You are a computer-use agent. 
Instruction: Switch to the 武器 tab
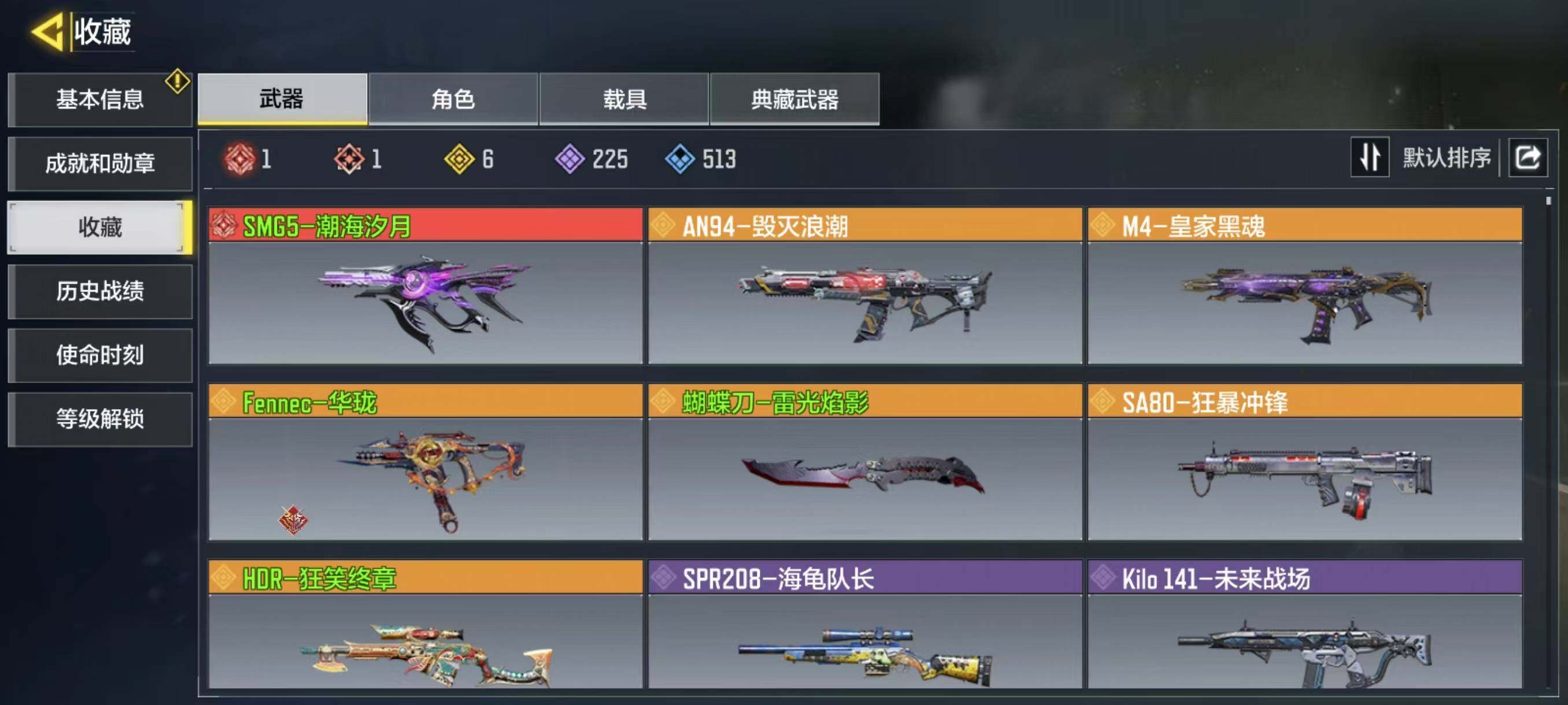tap(282, 99)
